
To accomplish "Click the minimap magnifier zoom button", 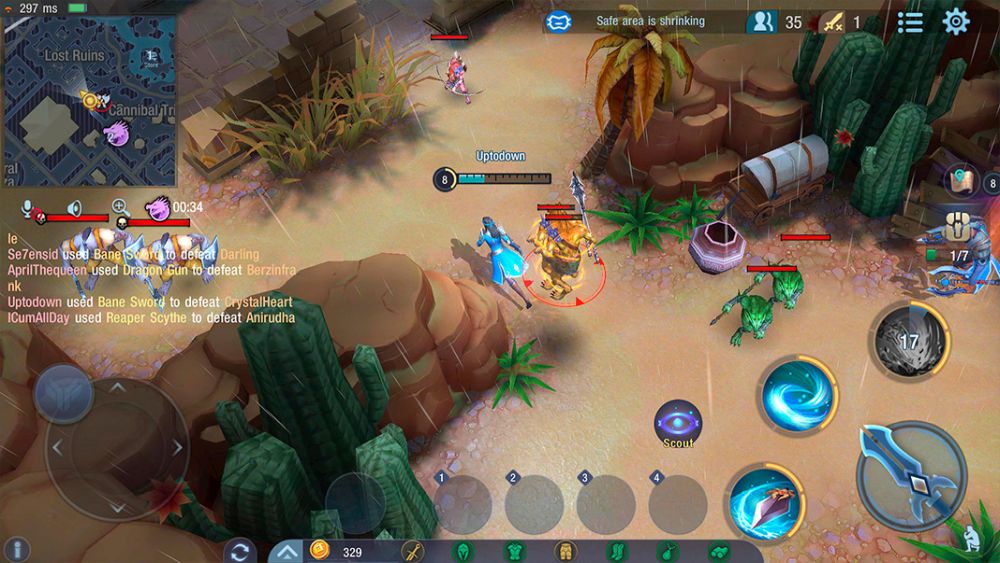I will pos(119,207).
